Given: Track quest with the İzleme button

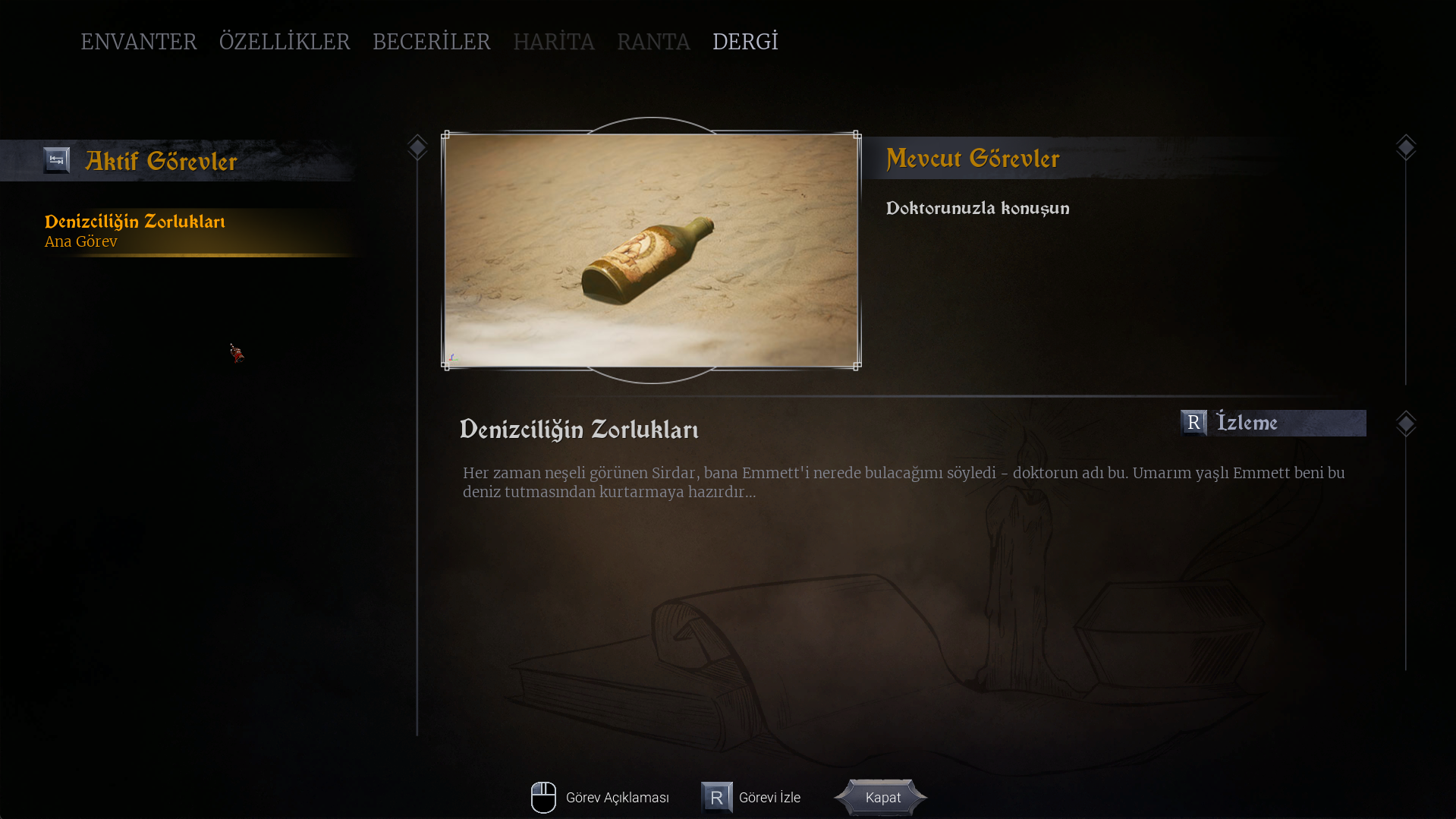Looking at the screenshot, I should click(1272, 423).
